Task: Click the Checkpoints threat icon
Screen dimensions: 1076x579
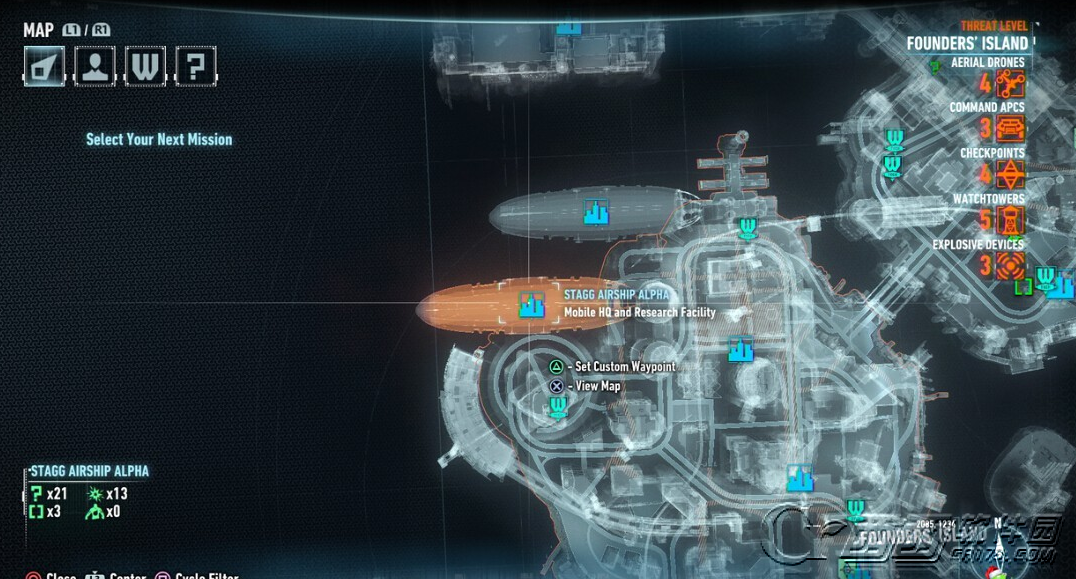Action: pos(1010,174)
